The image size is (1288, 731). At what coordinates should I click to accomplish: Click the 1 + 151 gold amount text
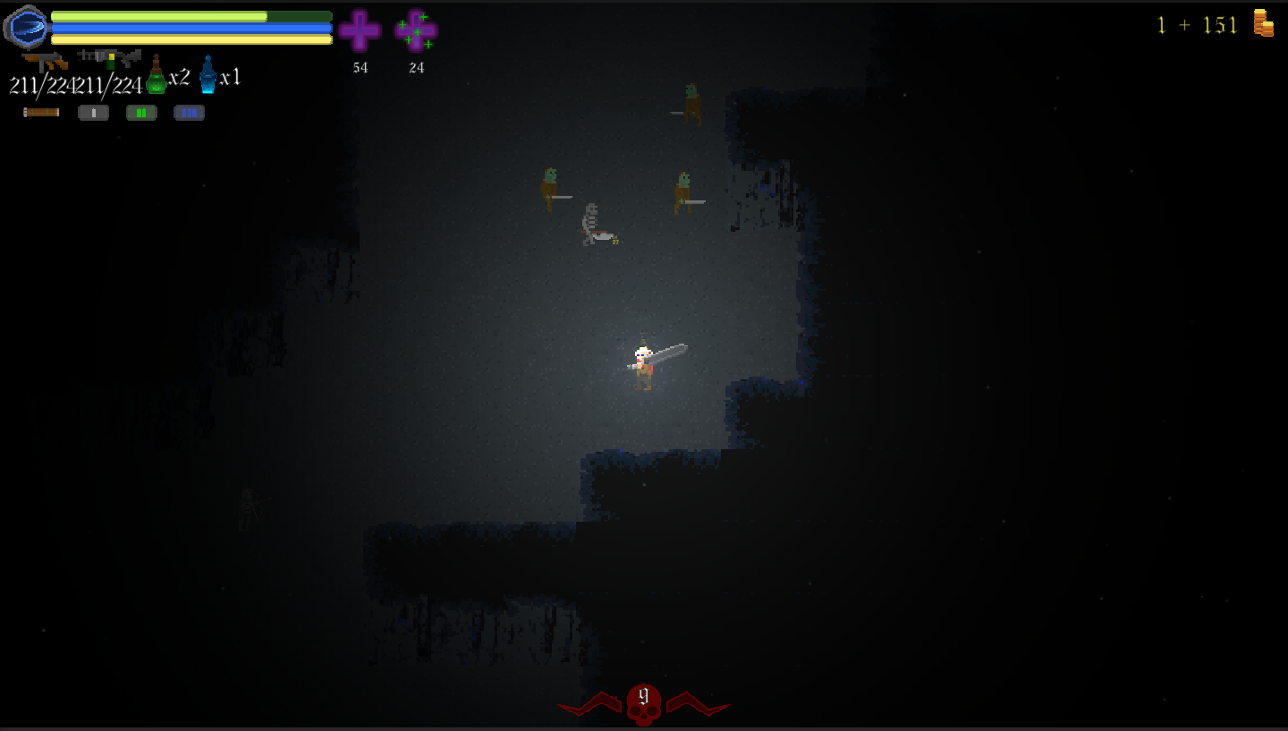tap(1198, 23)
